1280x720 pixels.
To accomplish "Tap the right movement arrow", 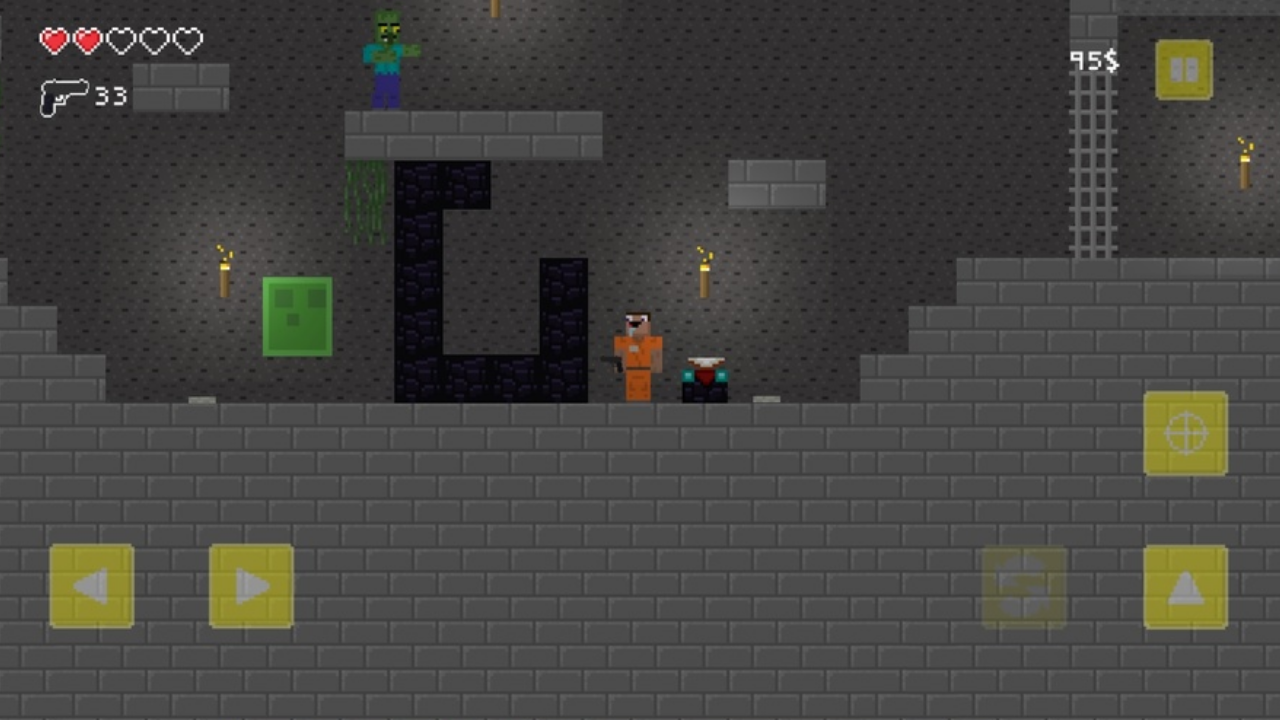I will 251,586.
